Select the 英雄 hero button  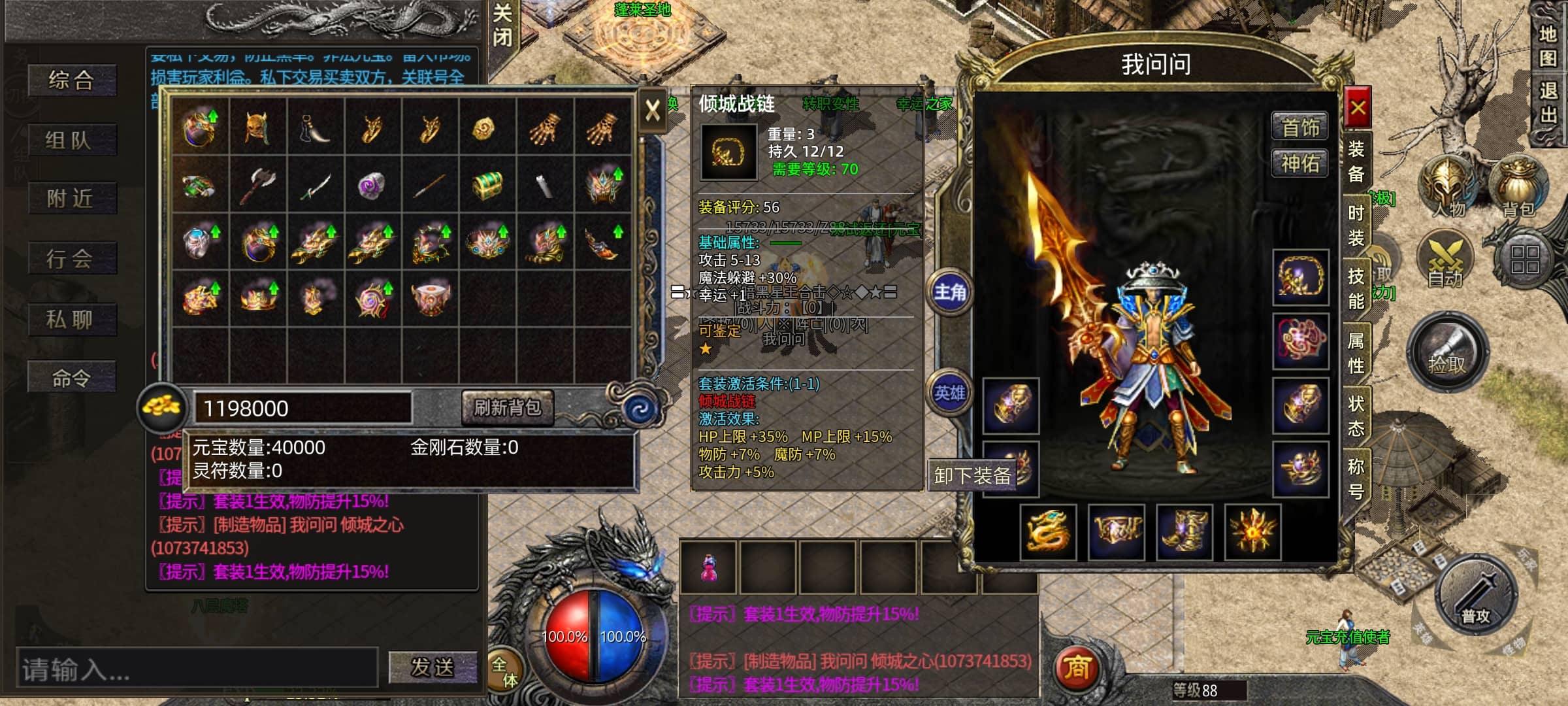(x=949, y=393)
